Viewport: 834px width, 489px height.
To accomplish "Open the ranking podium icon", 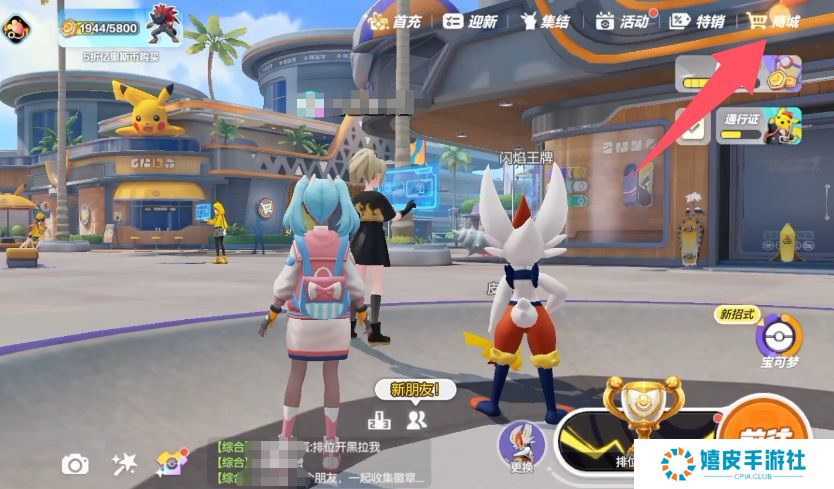I will pos(380,420).
